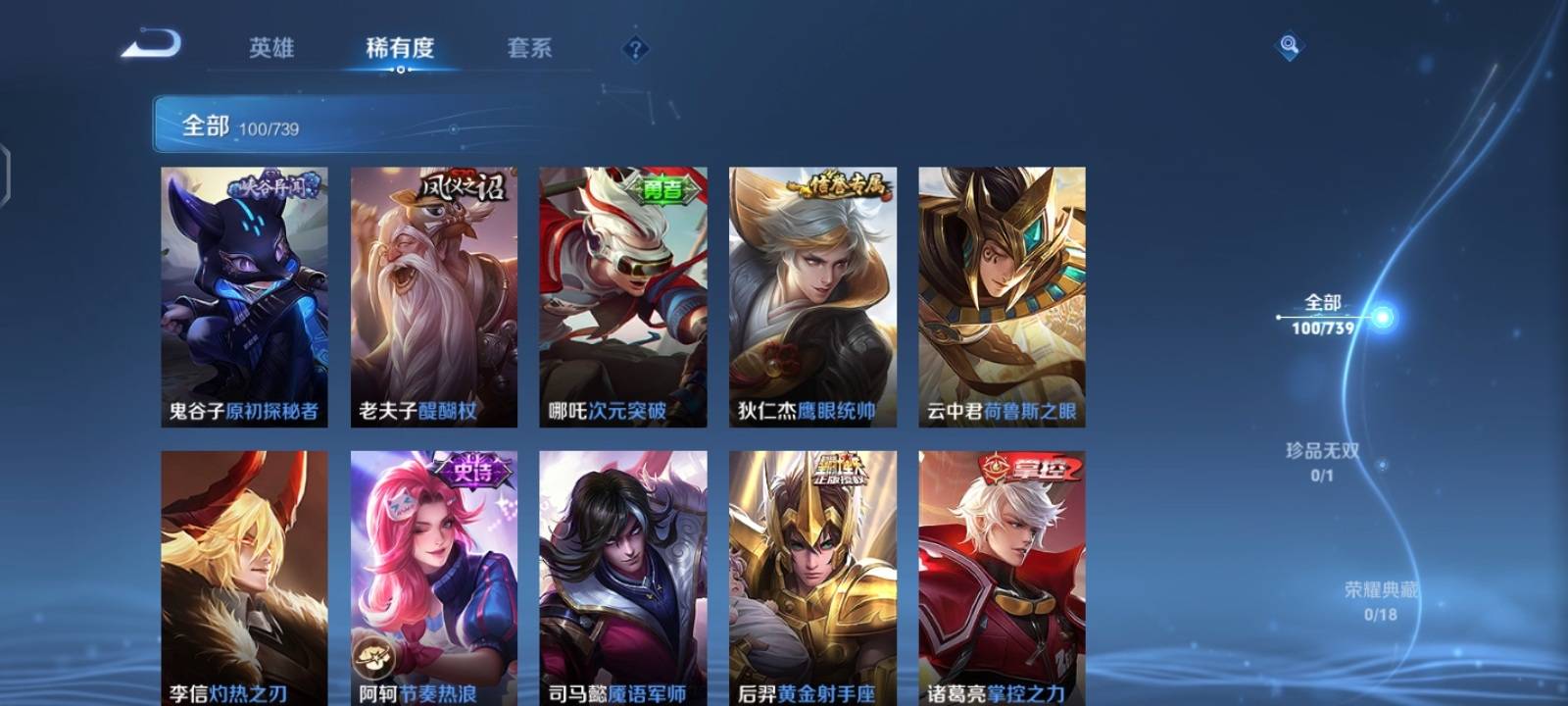Select the 全部 category on the side track
The height and width of the screenshot is (706, 1568).
[x=1323, y=314]
